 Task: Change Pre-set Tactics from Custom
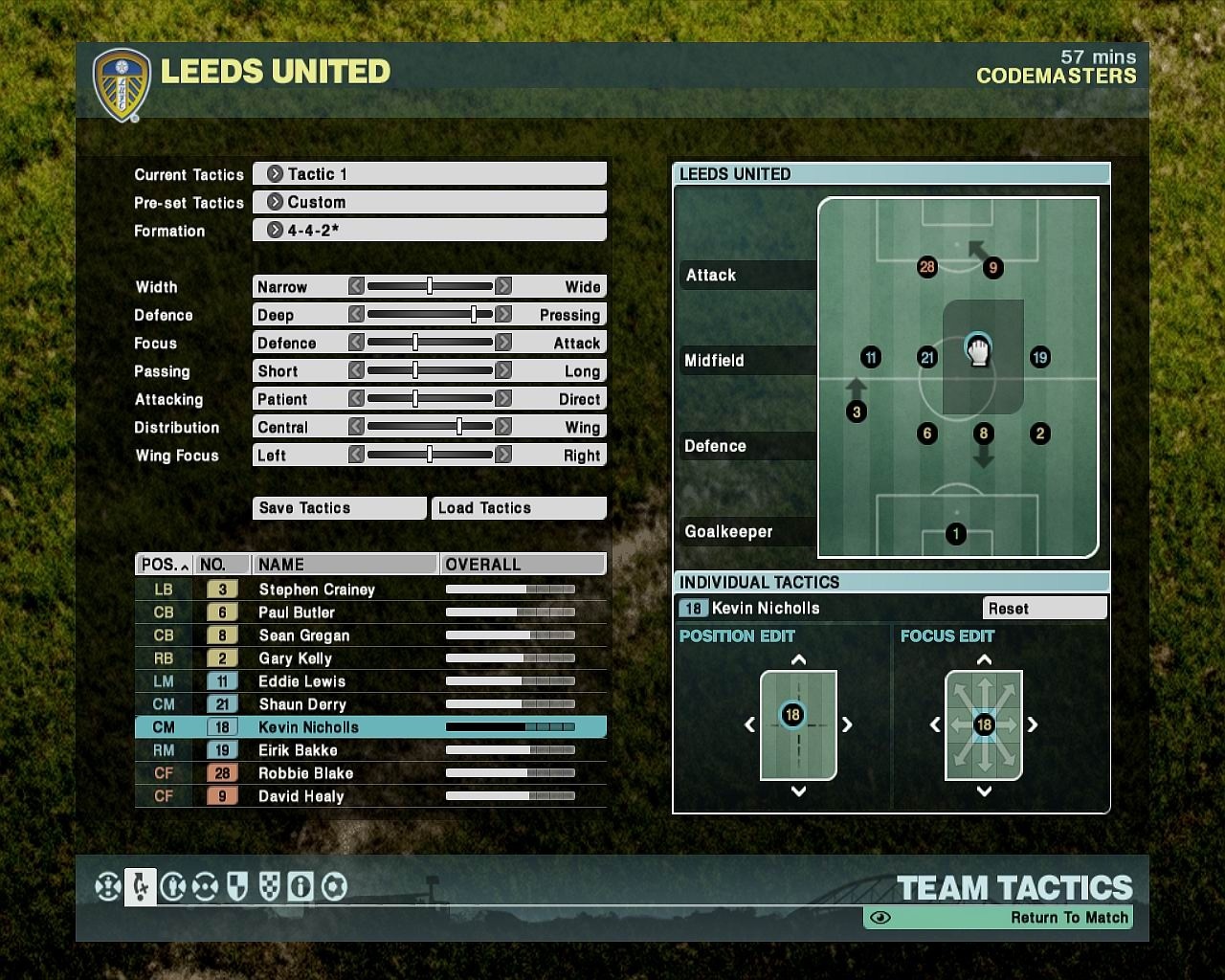(429, 202)
